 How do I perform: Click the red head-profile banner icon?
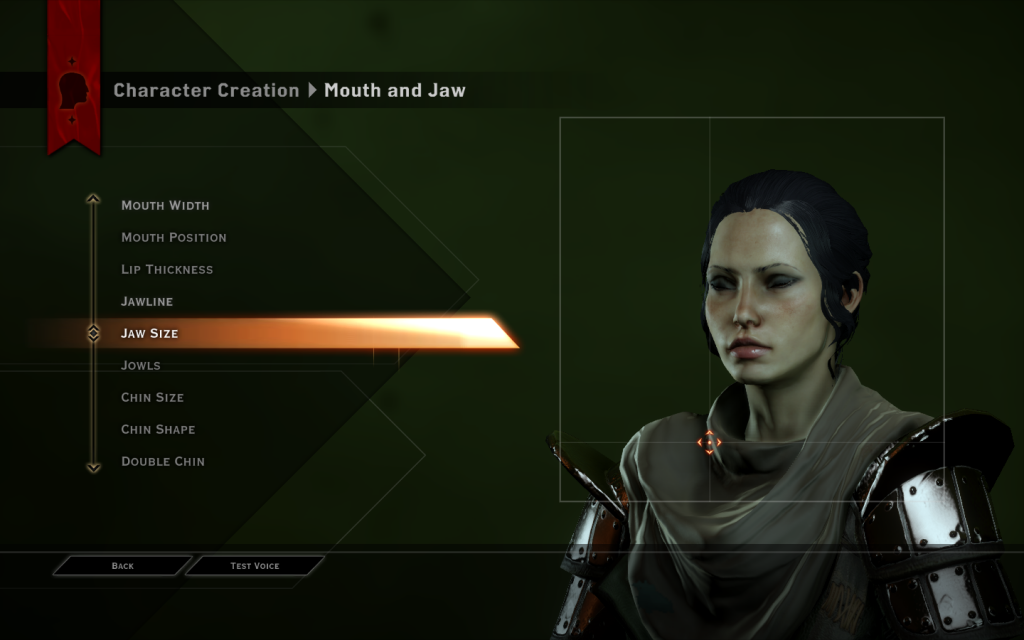[x=73, y=90]
